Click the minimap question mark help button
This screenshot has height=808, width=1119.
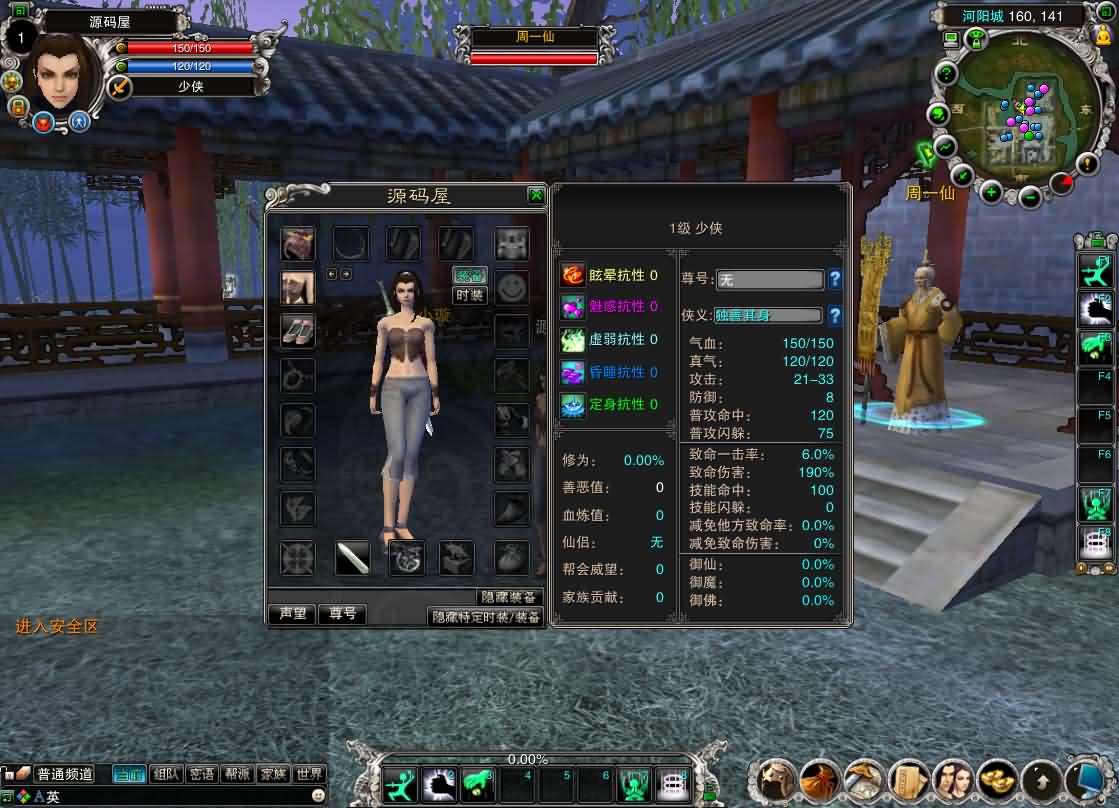[946, 74]
